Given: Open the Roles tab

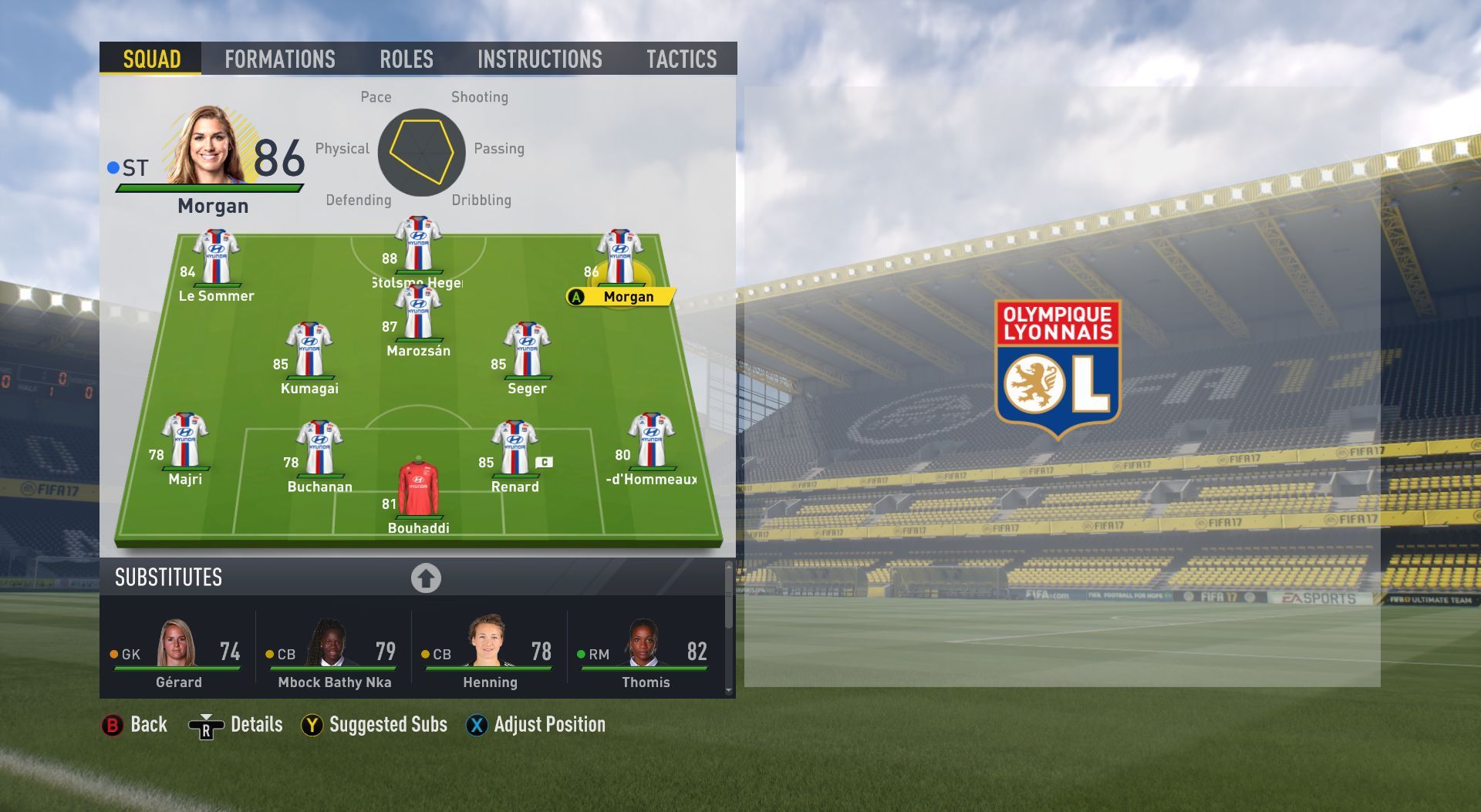Looking at the screenshot, I should click(x=406, y=59).
